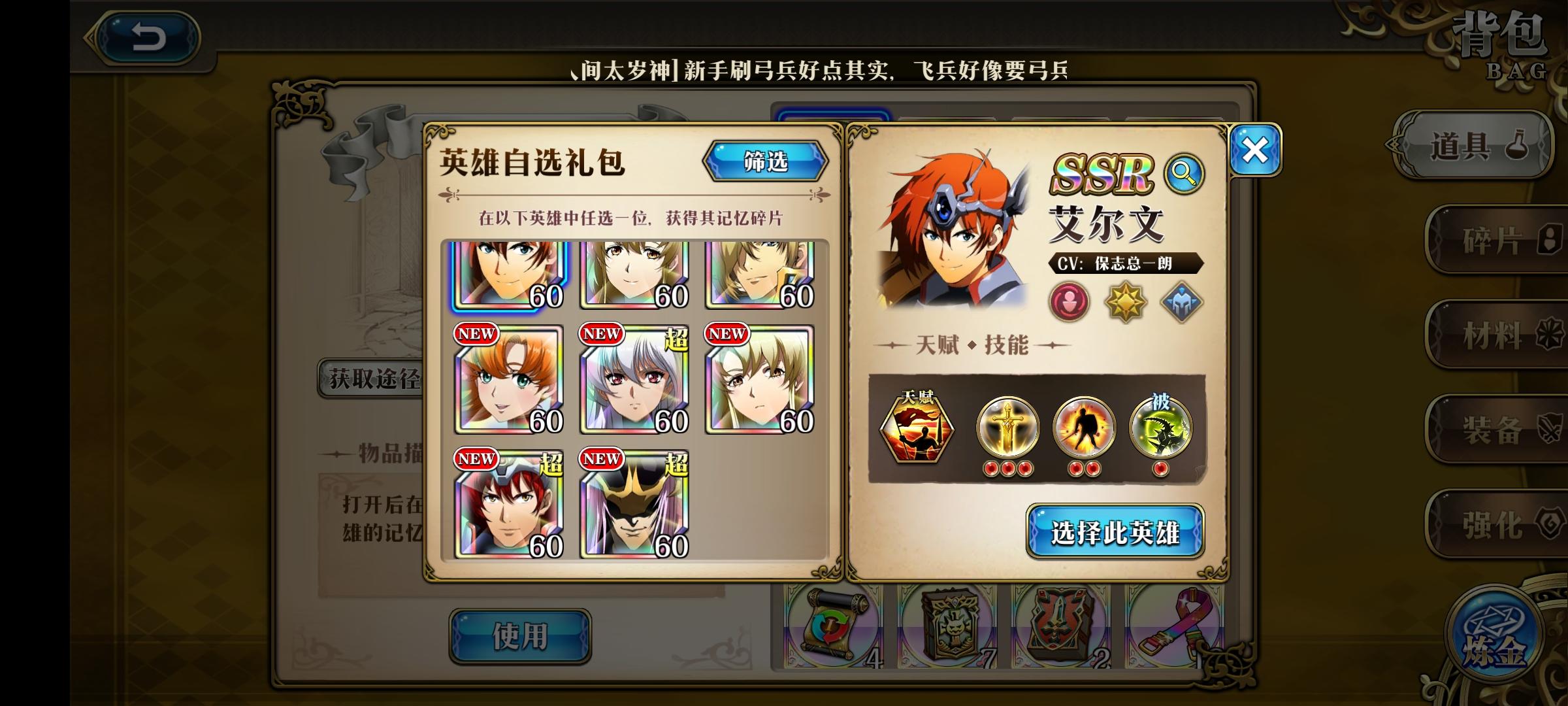Switch to the 碎片 sidebar tab
Image resolution: width=1568 pixels, height=706 pixels.
click(1499, 237)
